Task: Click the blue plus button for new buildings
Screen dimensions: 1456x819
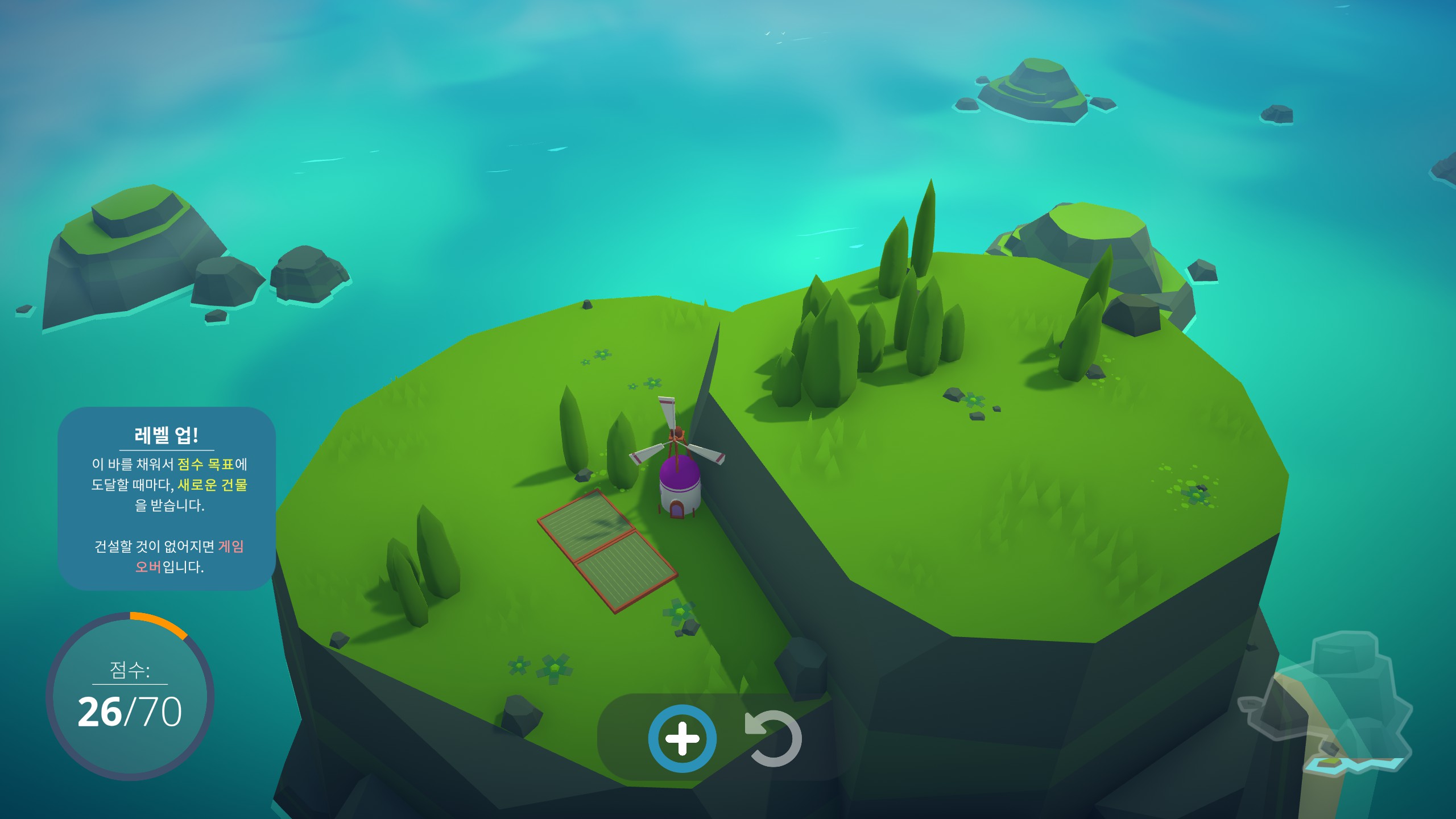Action: tap(682, 738)
